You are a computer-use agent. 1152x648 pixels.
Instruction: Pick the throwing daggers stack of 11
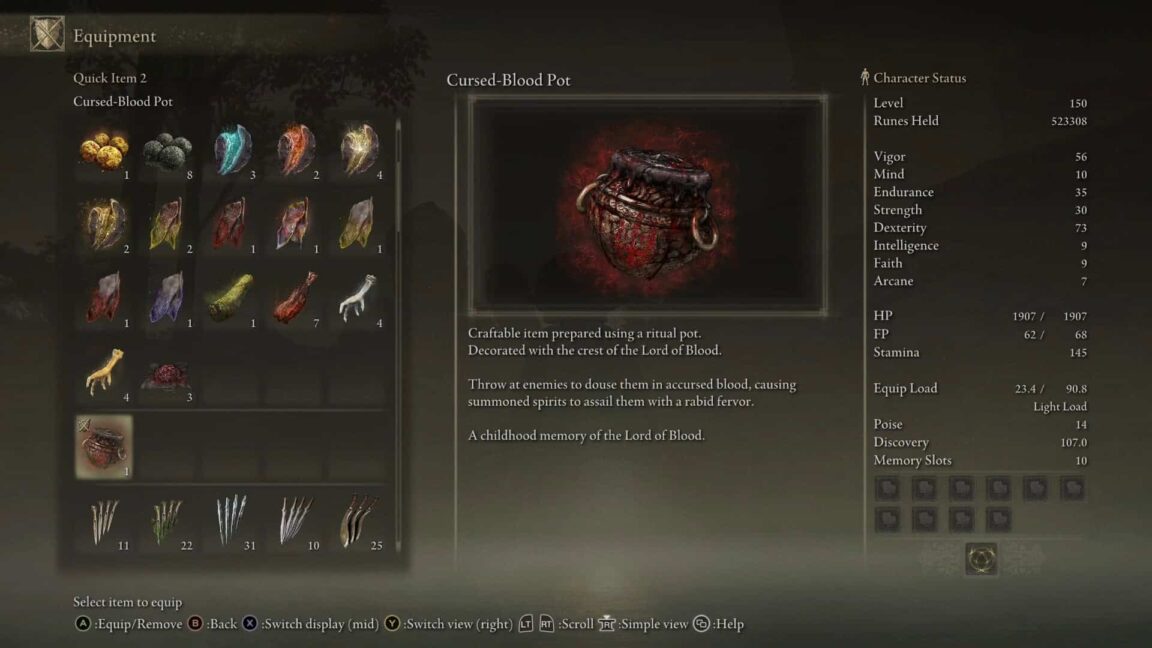coord(104,521)
